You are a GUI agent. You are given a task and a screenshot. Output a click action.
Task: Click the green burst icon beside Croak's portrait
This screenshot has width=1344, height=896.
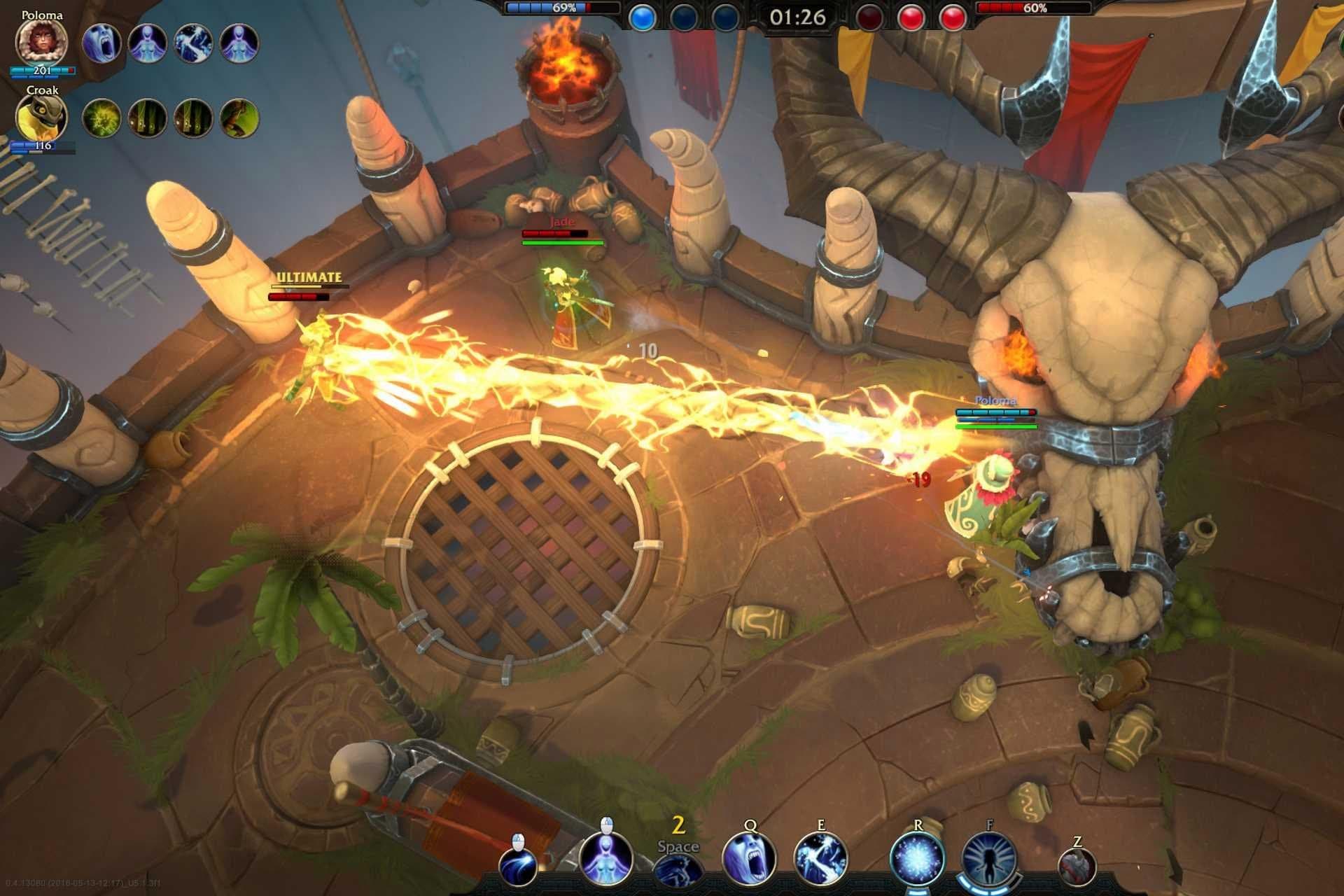(101, 118)
